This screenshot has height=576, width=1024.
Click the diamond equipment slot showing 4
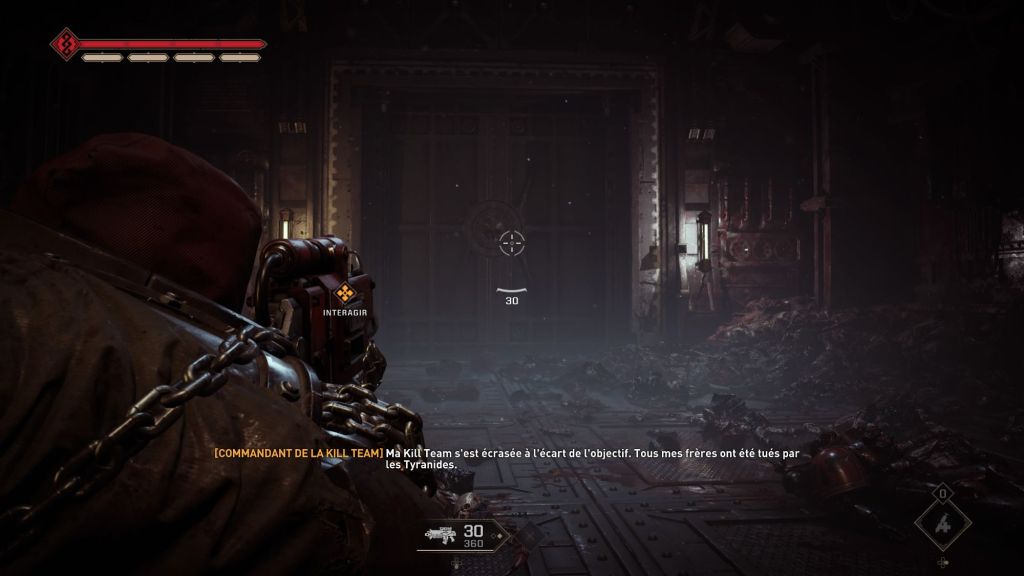[x=942, y=524]
